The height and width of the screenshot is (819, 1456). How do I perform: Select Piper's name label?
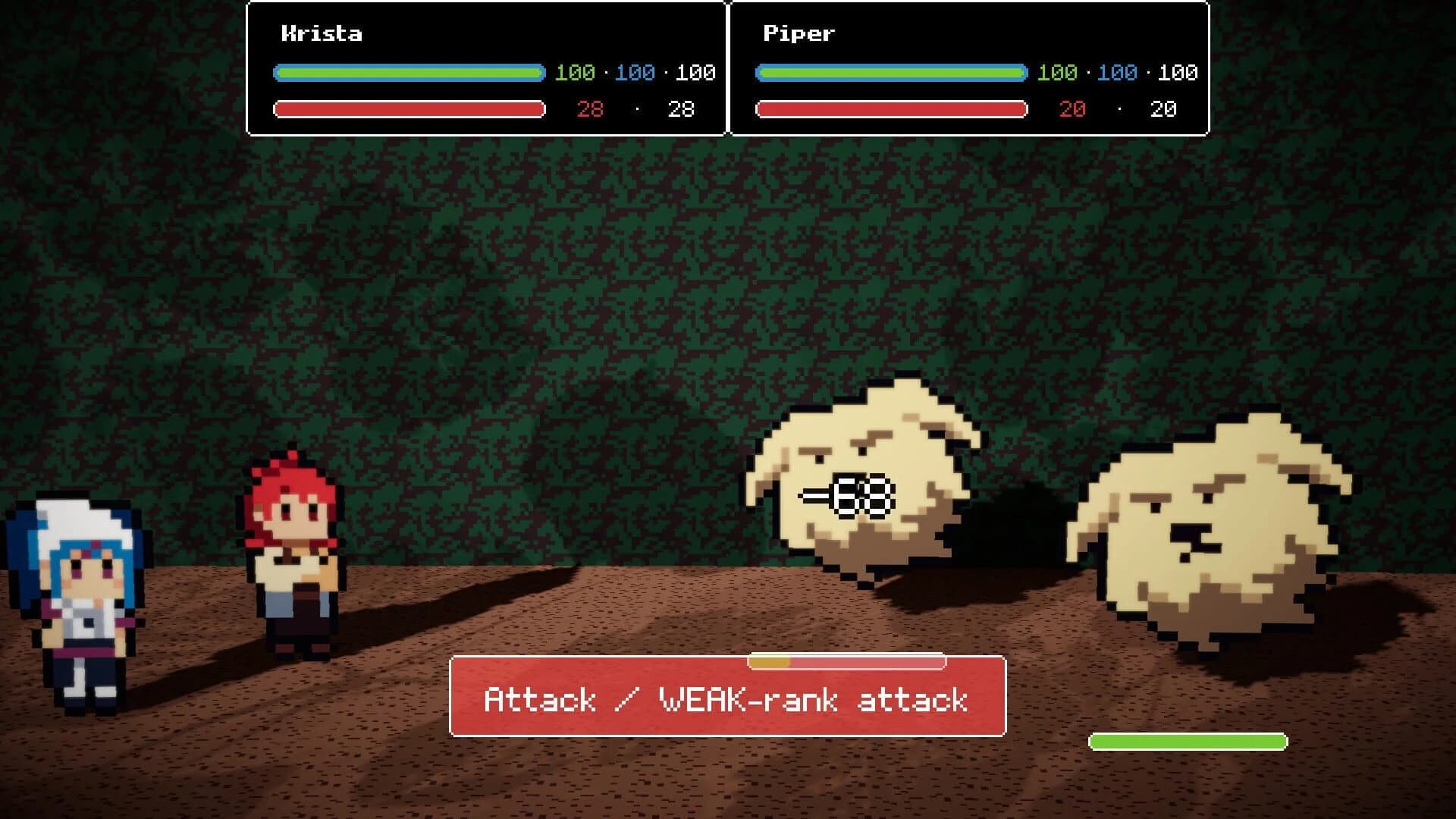[797, 33]
